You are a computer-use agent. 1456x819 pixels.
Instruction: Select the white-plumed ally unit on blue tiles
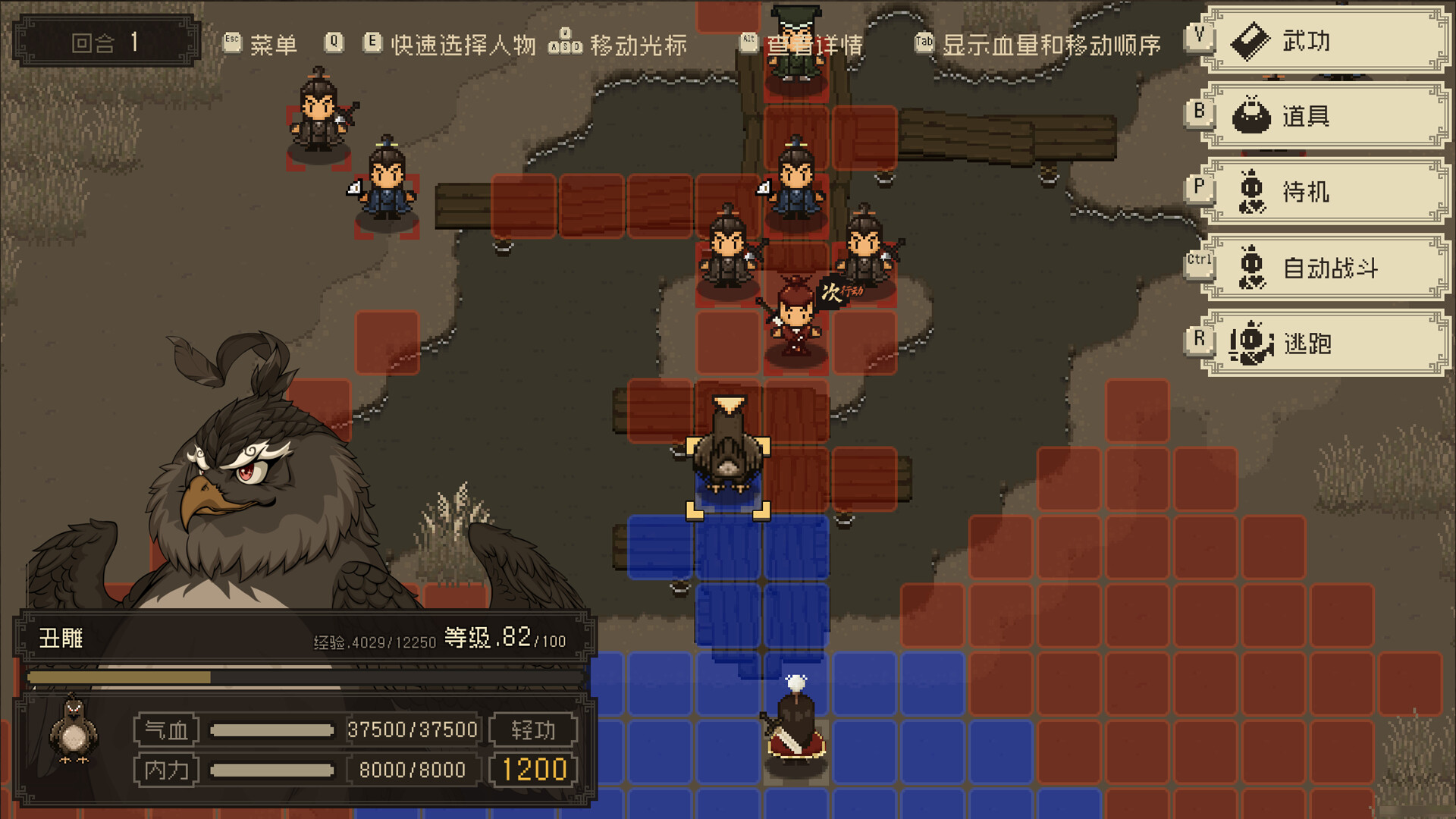tap(795, 722)
